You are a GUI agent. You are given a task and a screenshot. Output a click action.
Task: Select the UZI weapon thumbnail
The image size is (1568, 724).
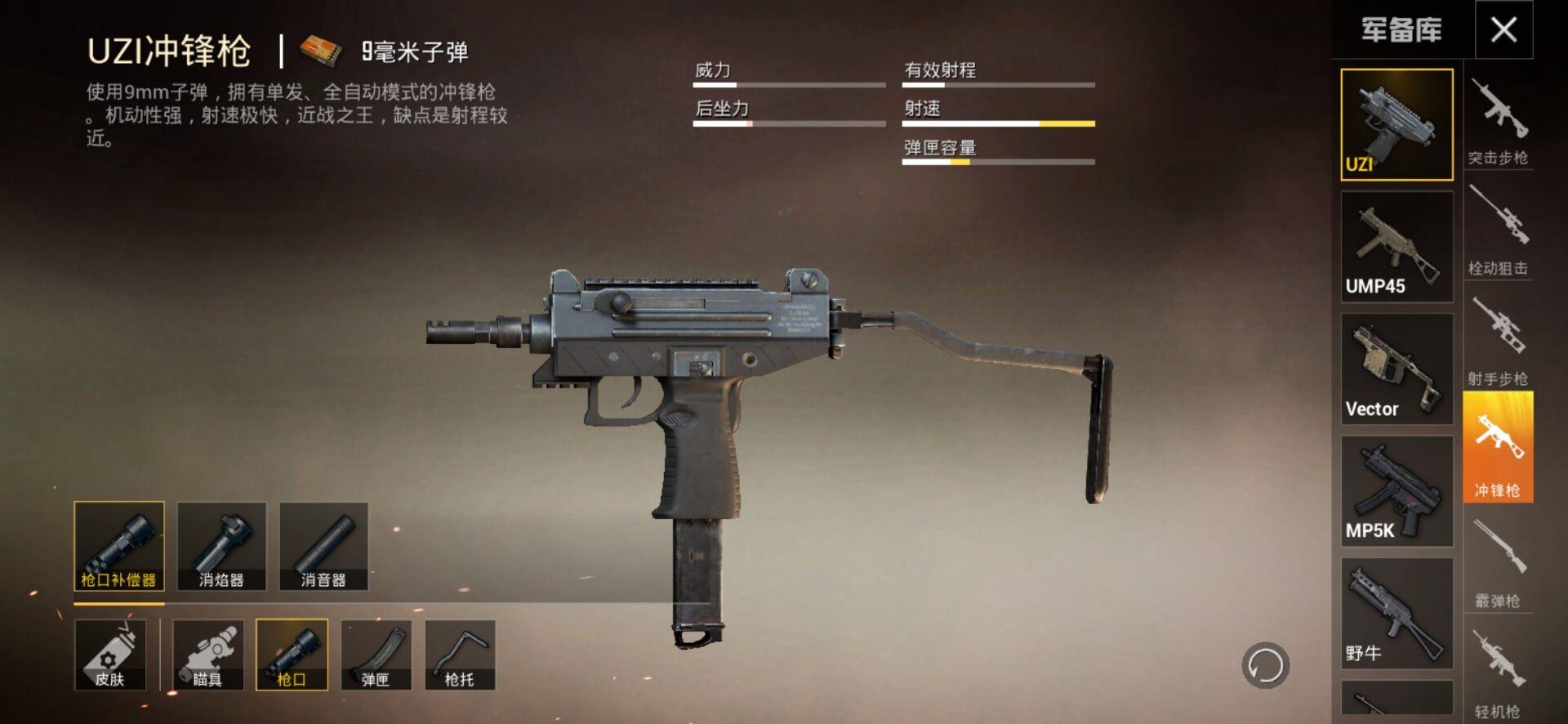click(1396, 124)
